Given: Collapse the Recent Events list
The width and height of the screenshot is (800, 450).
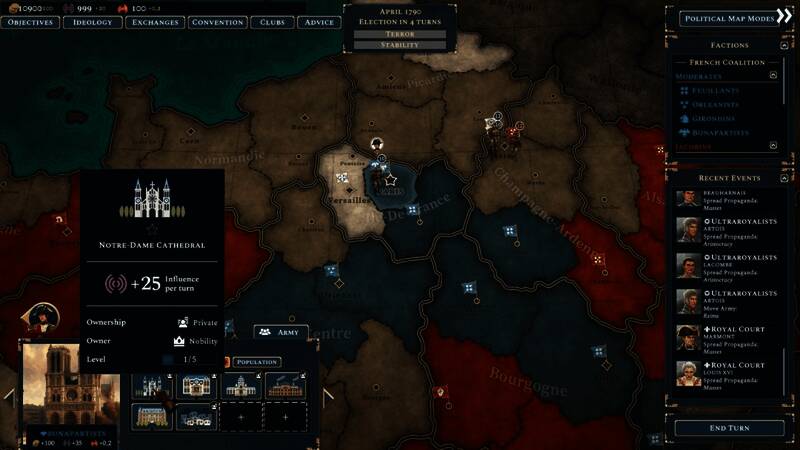Looking at the screenshot, I should pos(783,177).
